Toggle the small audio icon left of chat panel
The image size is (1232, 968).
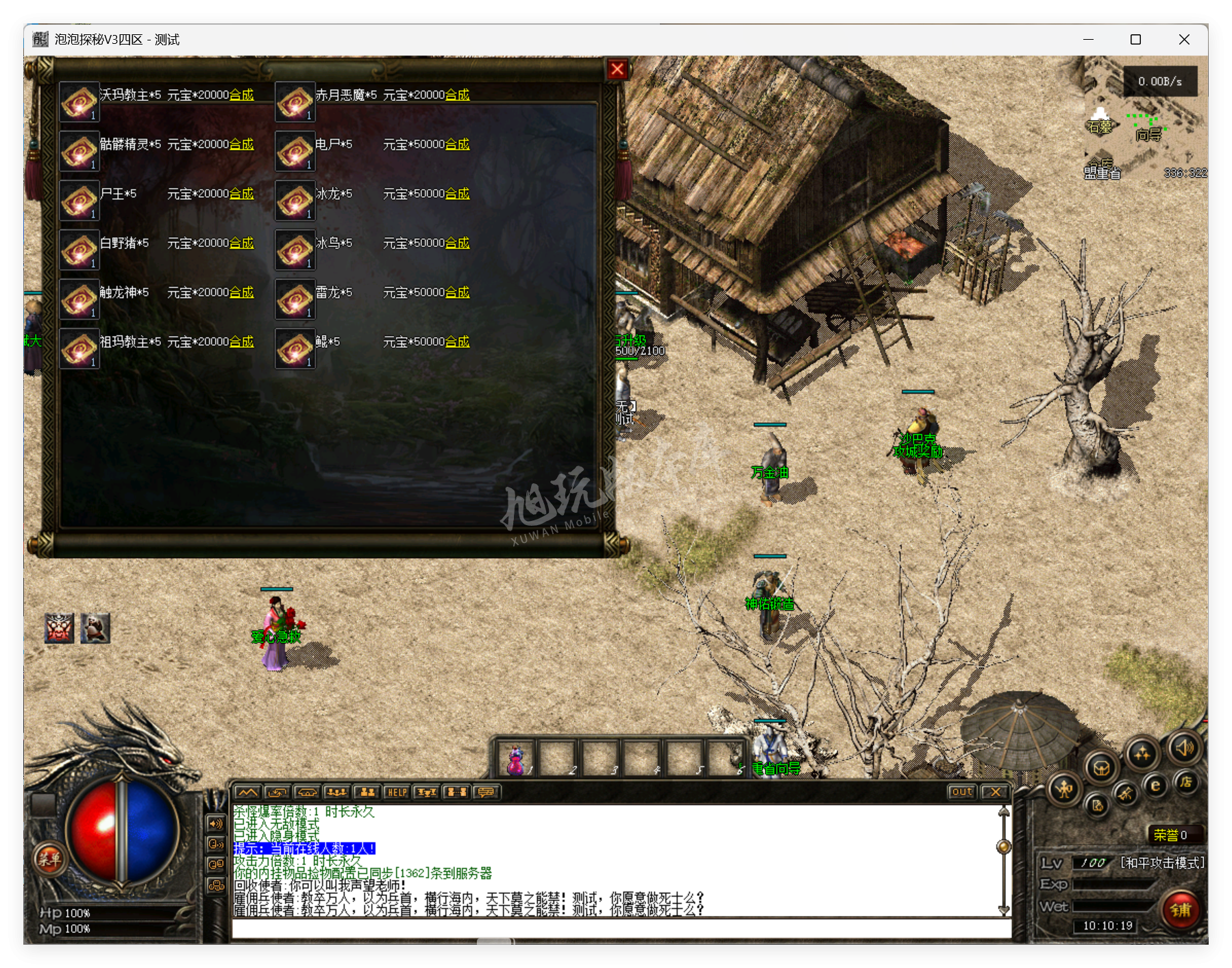[215, 823]
